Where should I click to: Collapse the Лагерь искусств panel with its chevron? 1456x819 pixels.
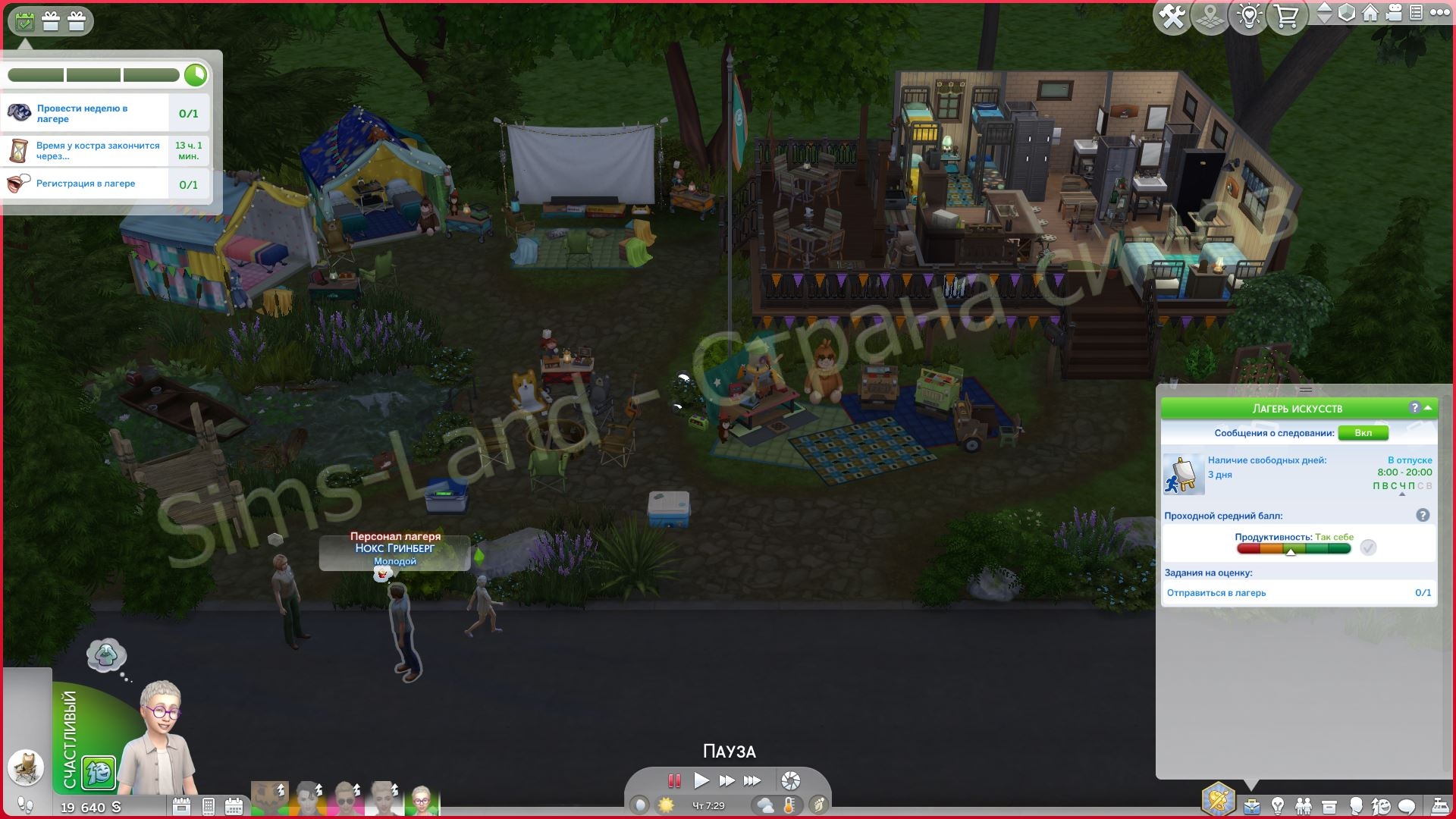pyautogui.click(x=1428, y=408)
